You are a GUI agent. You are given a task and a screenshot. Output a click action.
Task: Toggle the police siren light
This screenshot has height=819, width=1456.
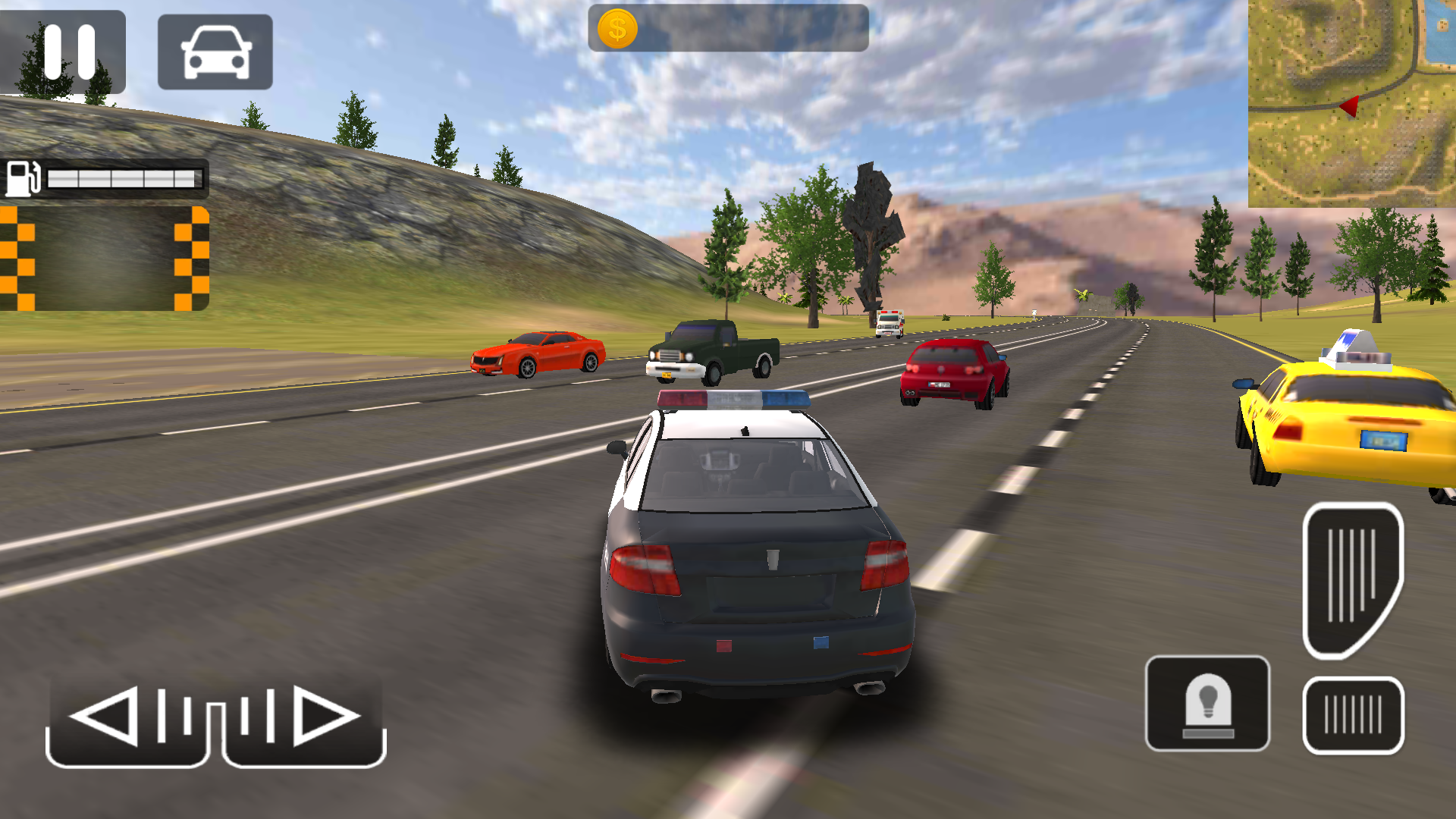[x=1207, y=703]
